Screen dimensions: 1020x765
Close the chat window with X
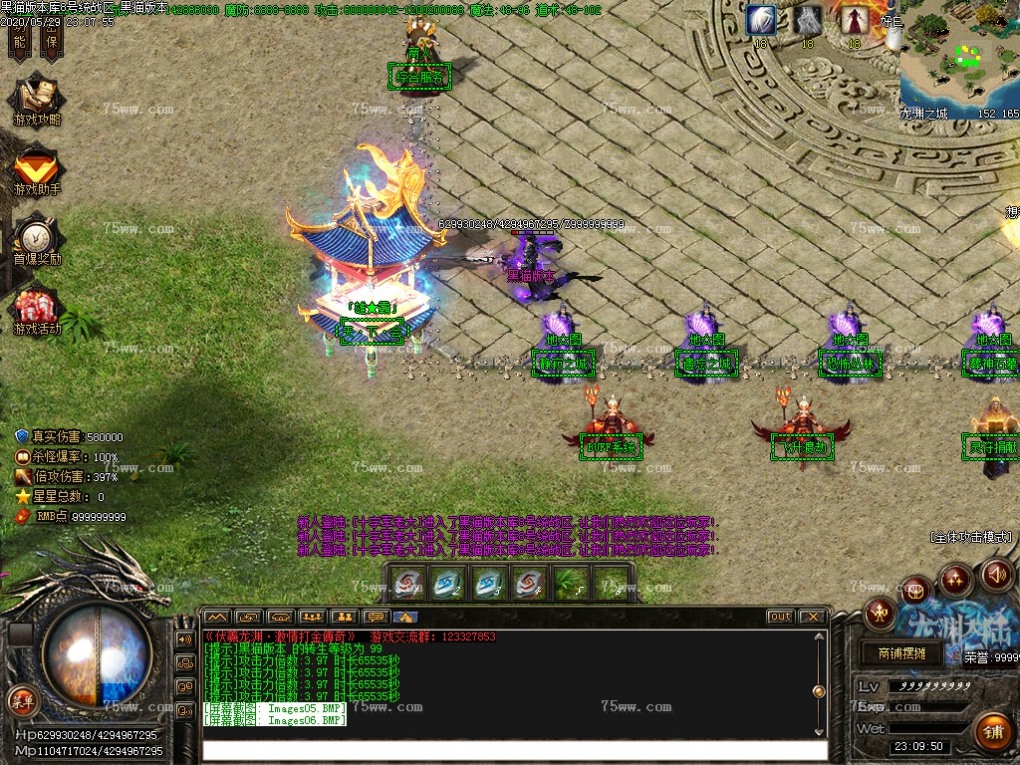813,616
